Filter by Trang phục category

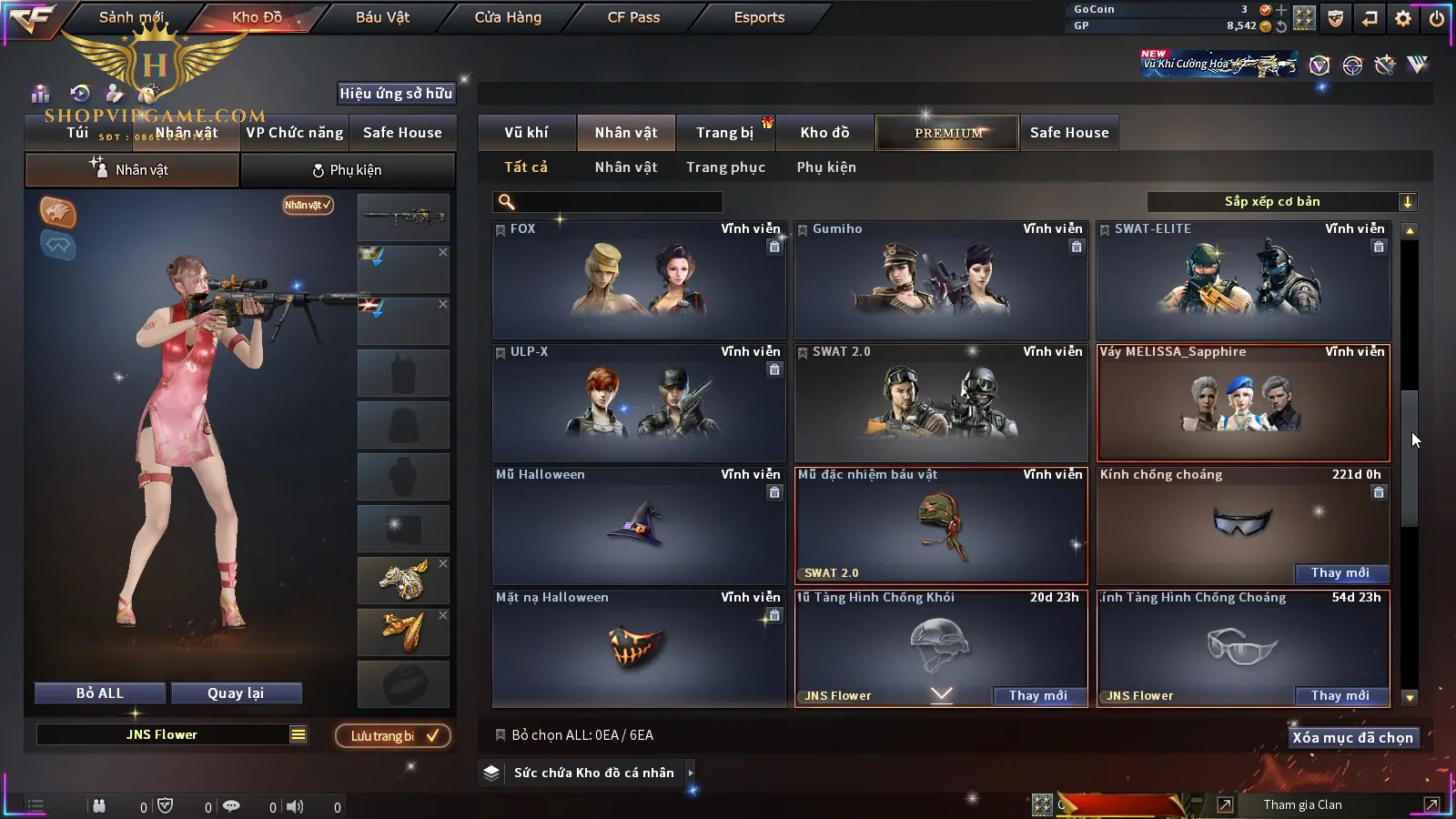click(725, 167)
